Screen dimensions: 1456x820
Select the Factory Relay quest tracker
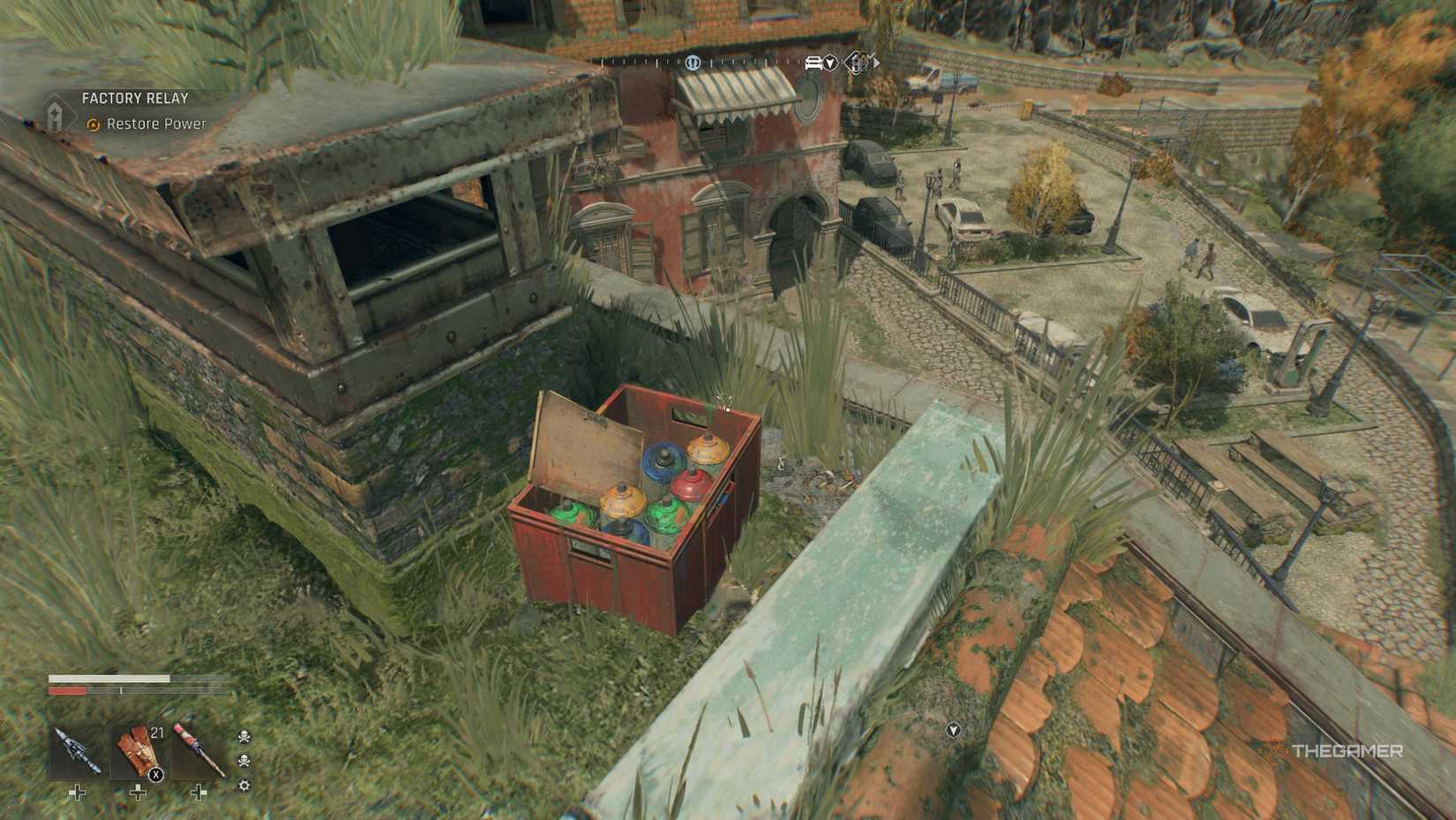click(x=135, y=99)
